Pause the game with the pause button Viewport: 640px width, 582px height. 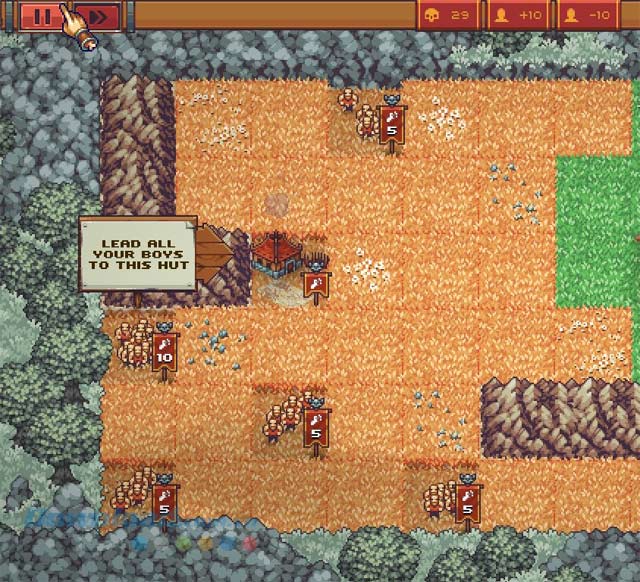pos(42,15)
